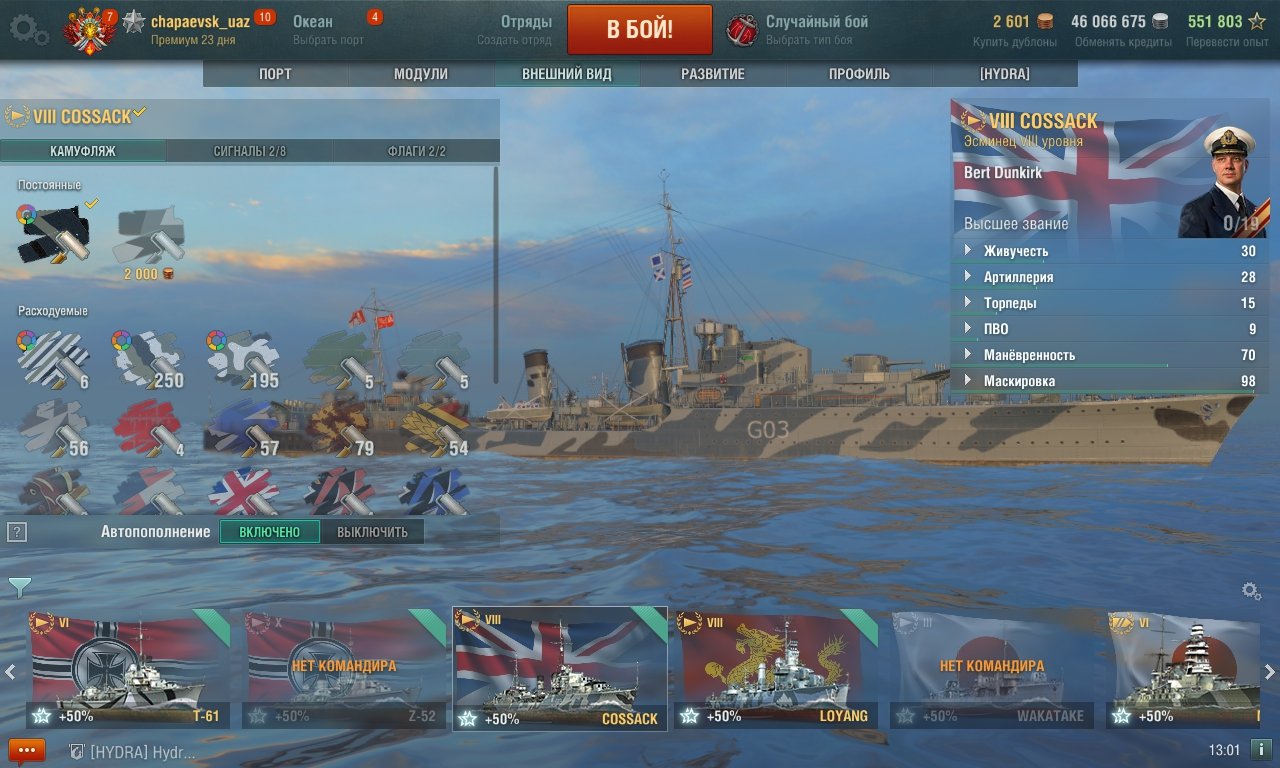
Task: Open the ПРОФИЛЬ tab
Action: pos(859,74)
